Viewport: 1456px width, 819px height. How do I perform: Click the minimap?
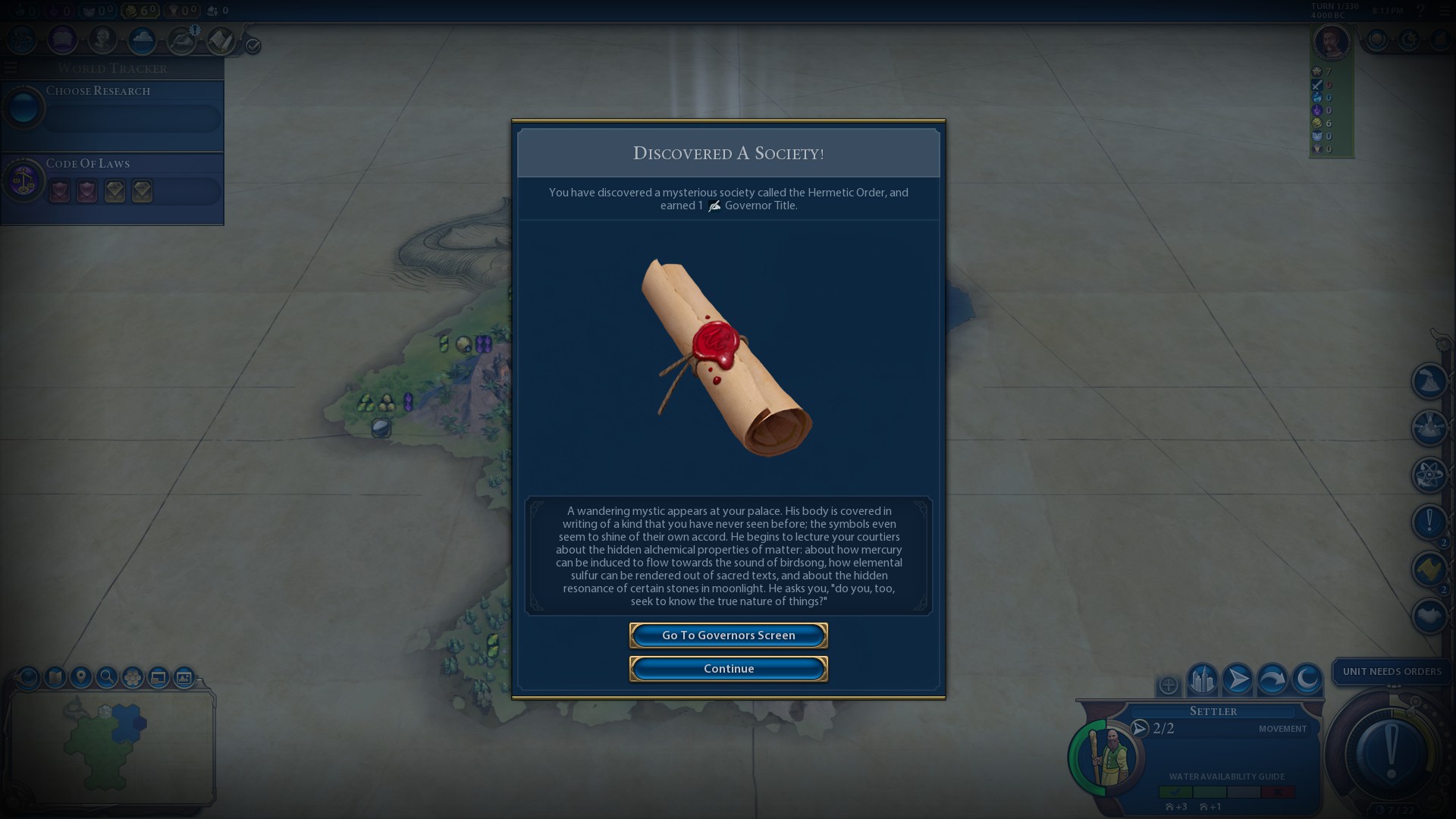click(110, 747)
